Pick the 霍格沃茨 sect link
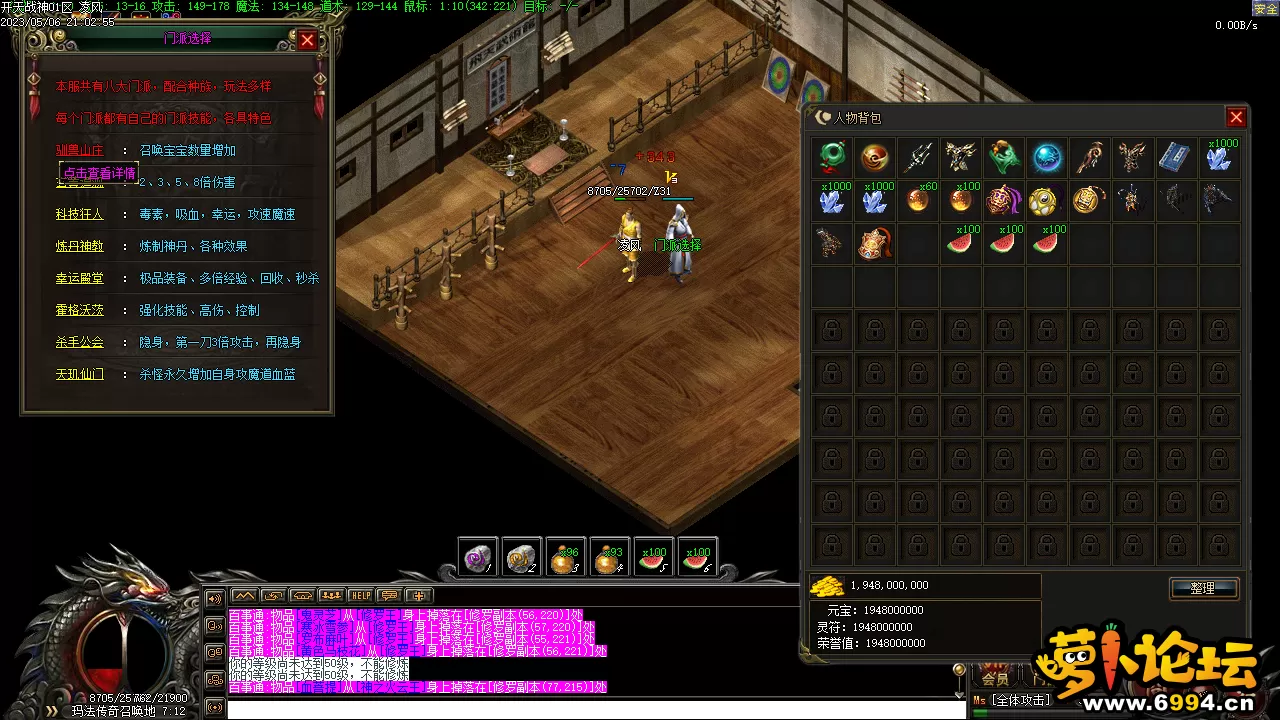 pyautogui.click(x=79, y=310)
